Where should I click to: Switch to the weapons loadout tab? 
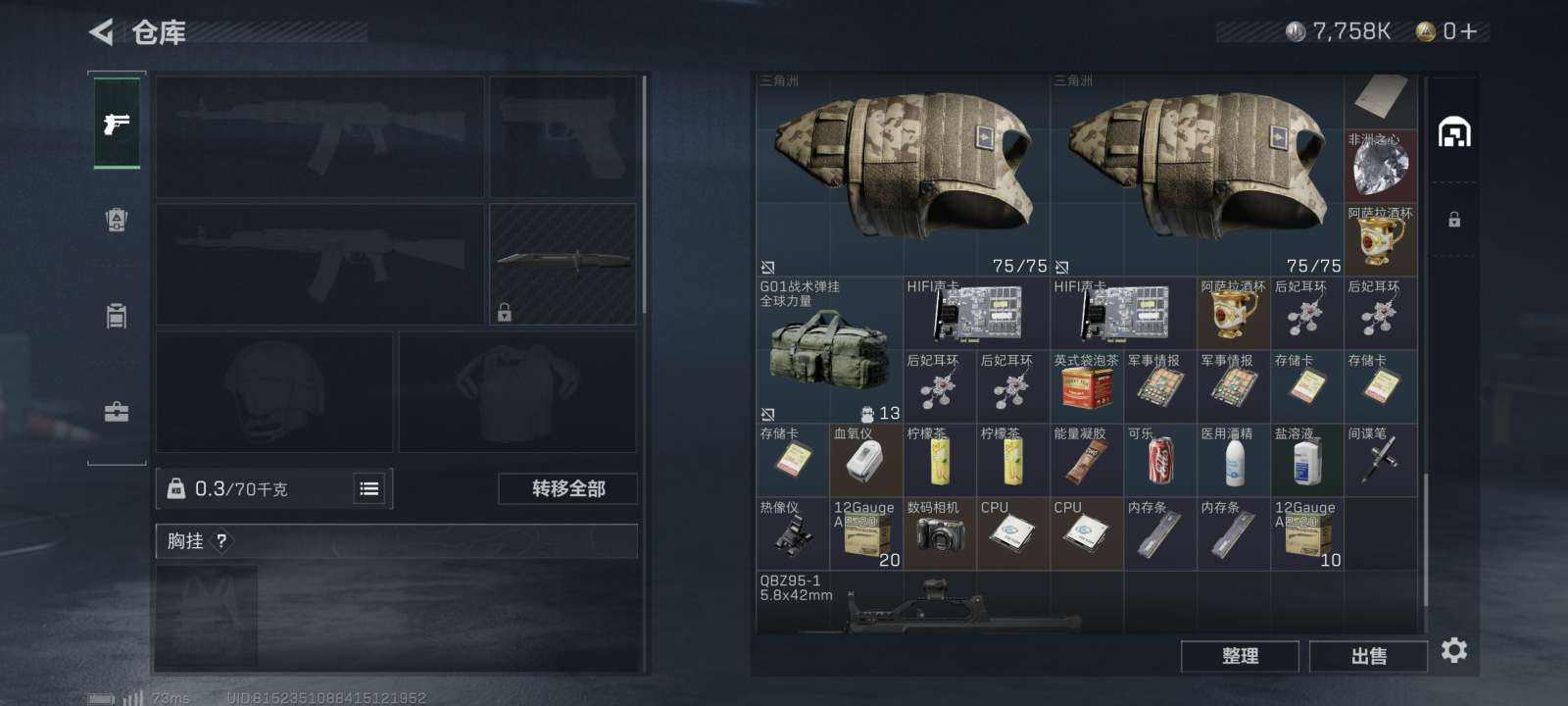[x=117, y=125]
